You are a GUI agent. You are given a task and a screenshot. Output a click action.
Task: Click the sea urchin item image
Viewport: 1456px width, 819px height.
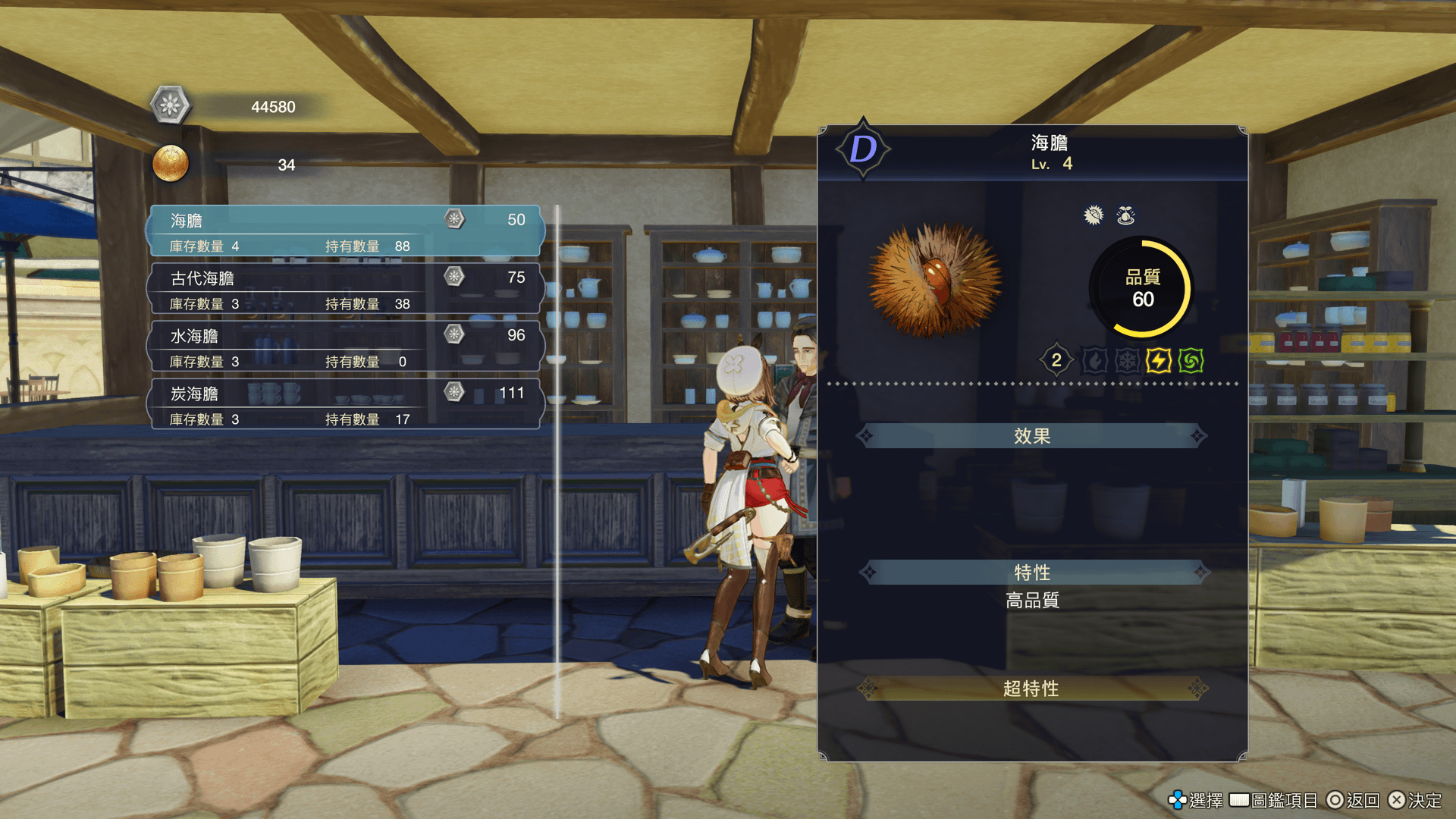[936, 280]
